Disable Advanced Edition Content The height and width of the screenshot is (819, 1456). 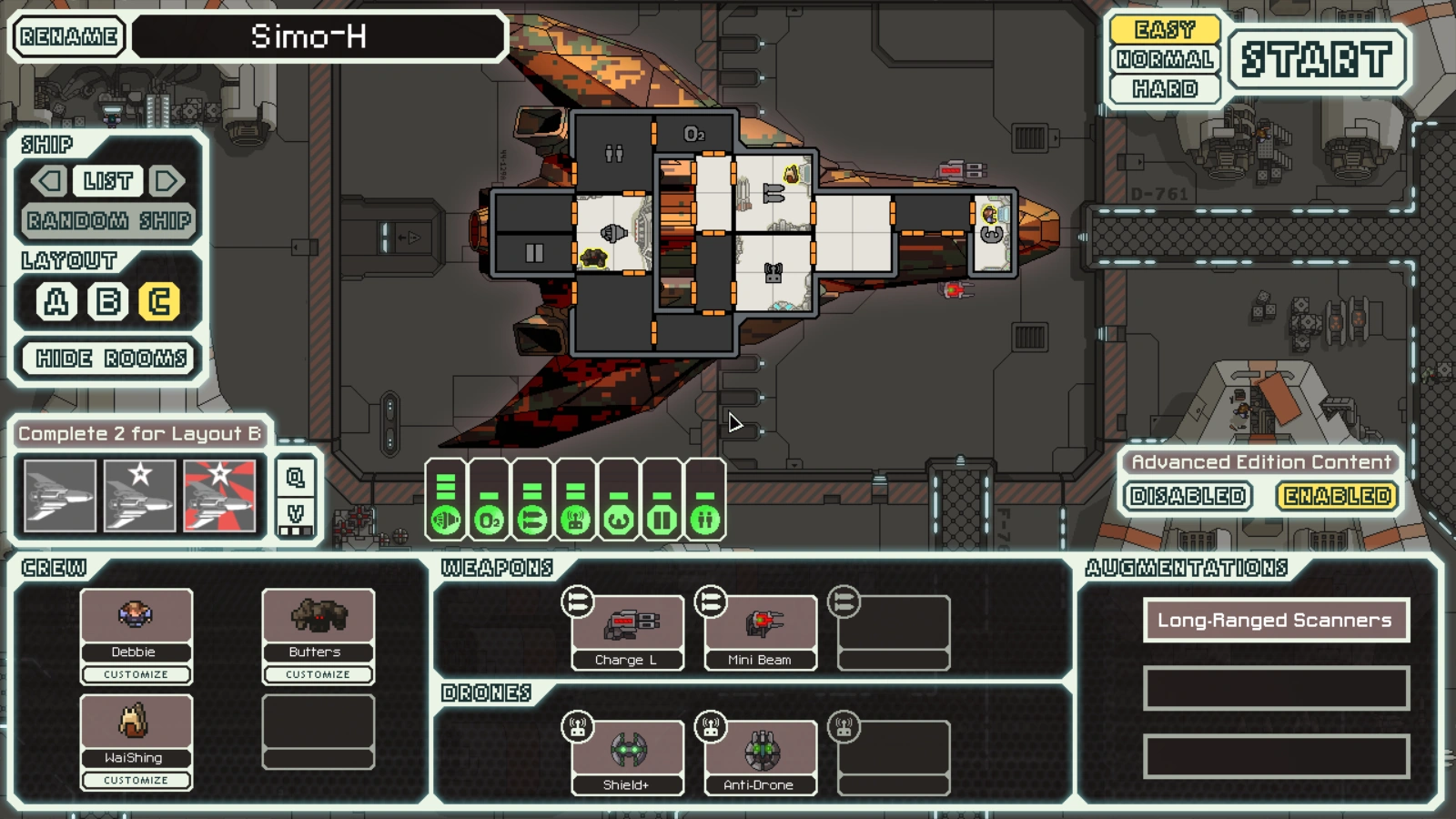point(1188,497)
